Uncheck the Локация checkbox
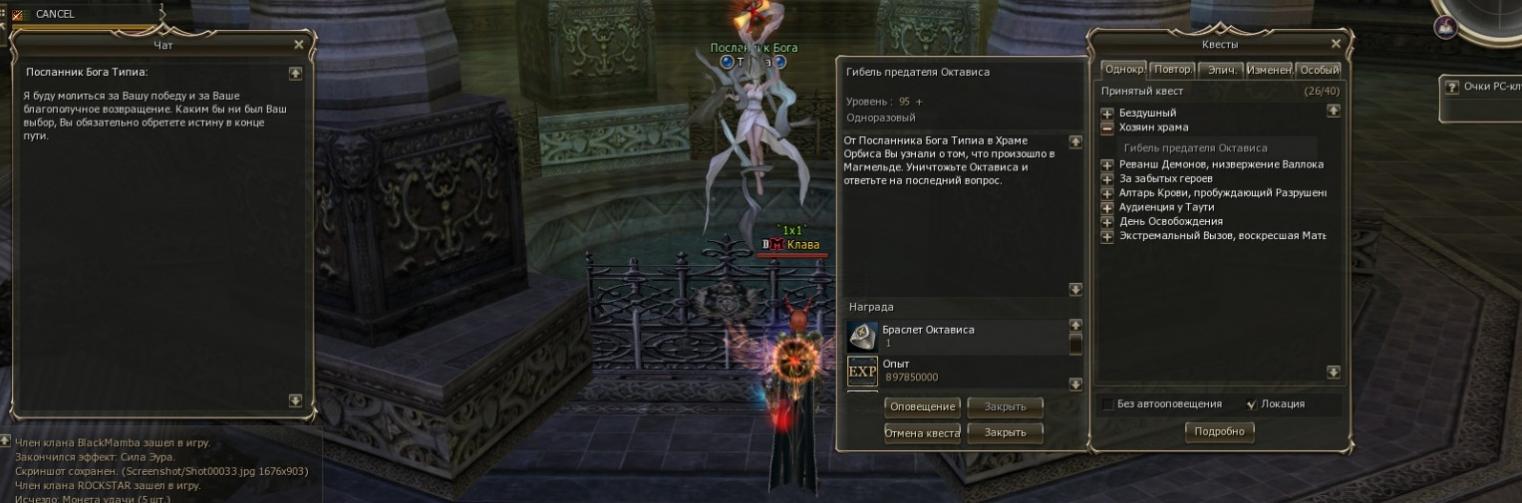The image size is (1522, 503). (x=1251, y=405)
